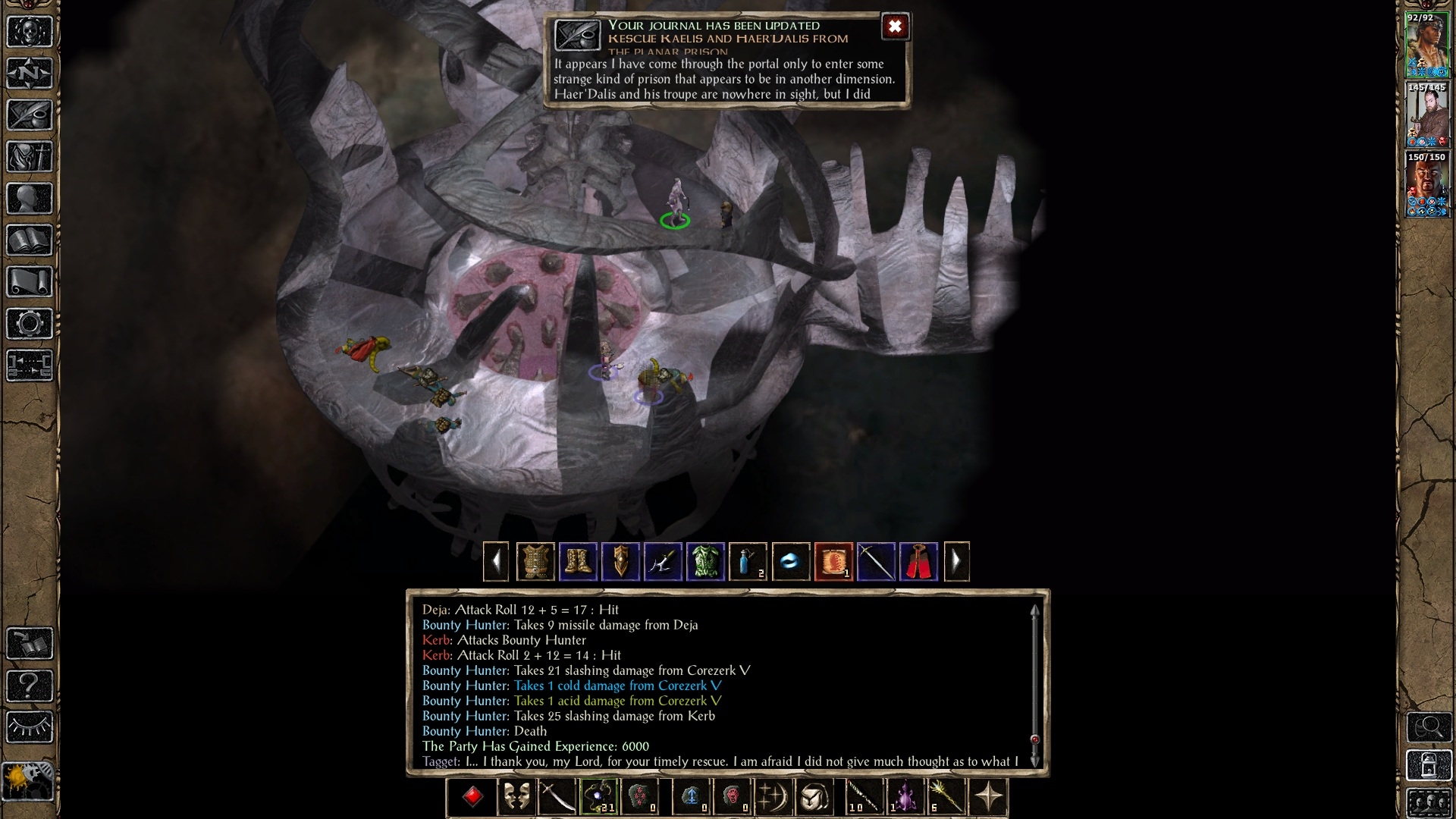Equip the scimitar quick weapon slot
Image resolution: width=1456 pixels, height=819 pixels.
pyautogui.click(x=557, y=797)
